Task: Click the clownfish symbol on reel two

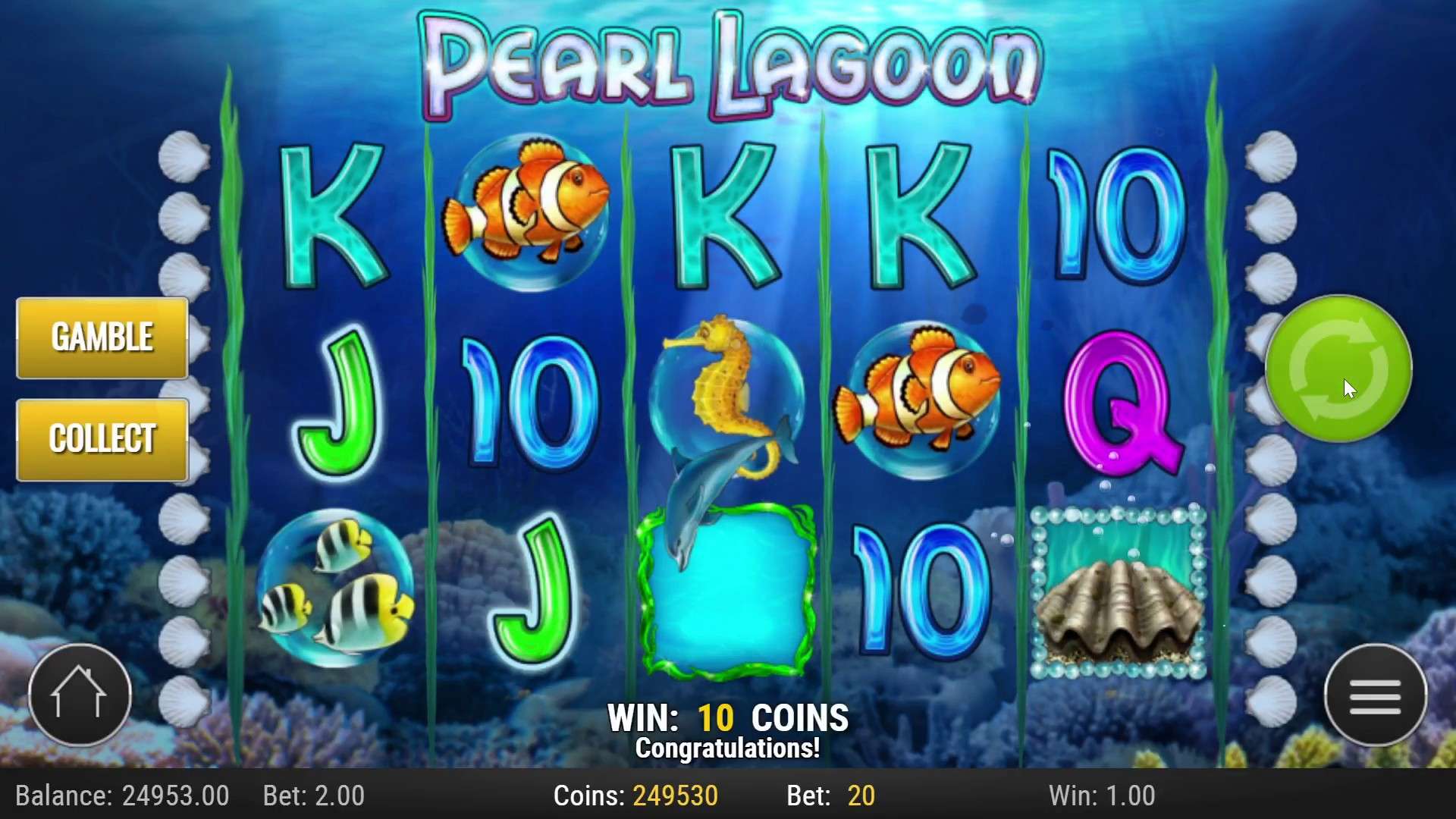Action: (x=525, y=205)
